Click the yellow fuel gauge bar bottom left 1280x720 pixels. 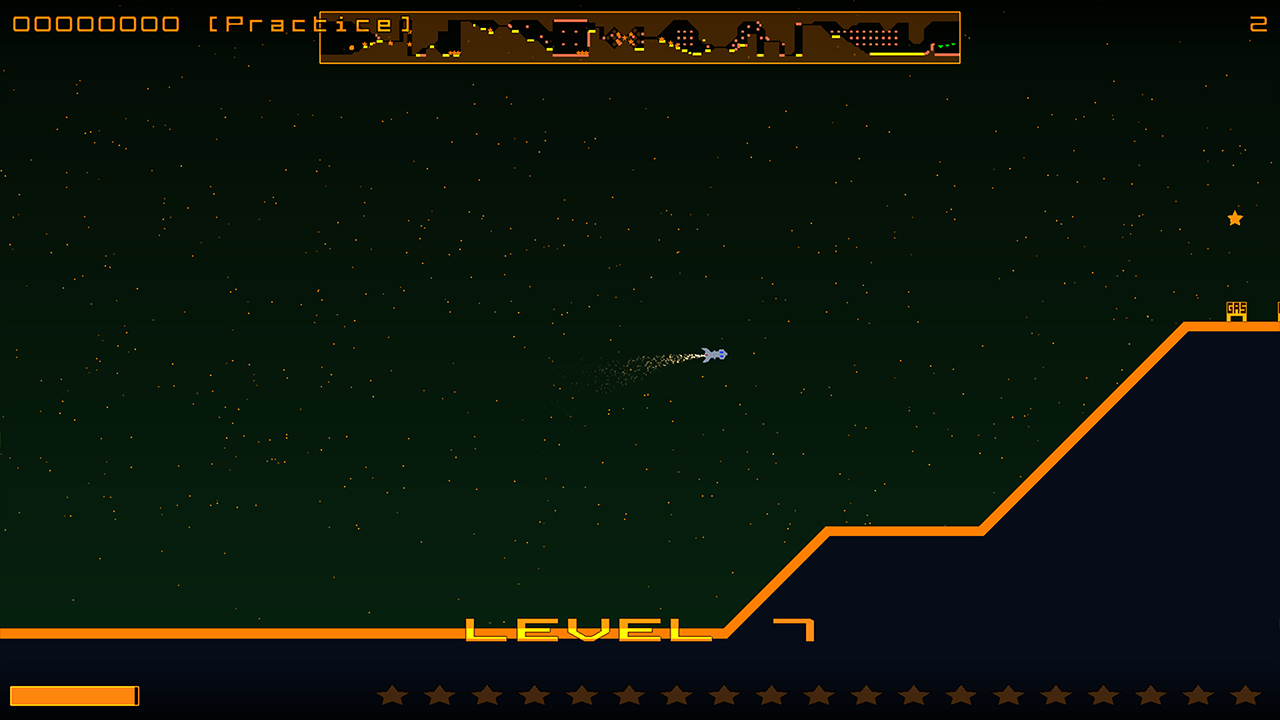point(75,695)
